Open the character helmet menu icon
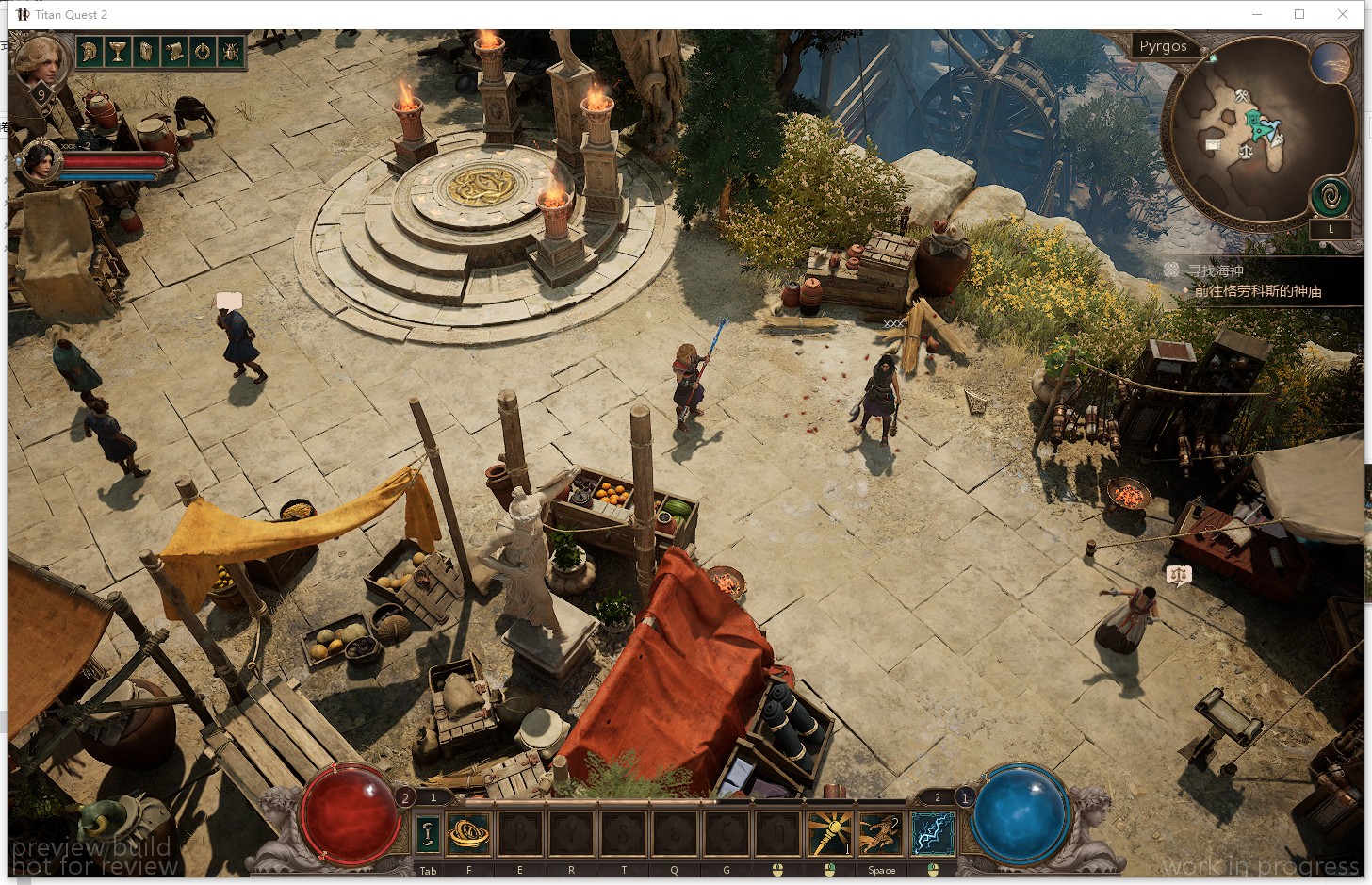The height and width of the screenshot is (885, 1372). click(x=90, y=52)
